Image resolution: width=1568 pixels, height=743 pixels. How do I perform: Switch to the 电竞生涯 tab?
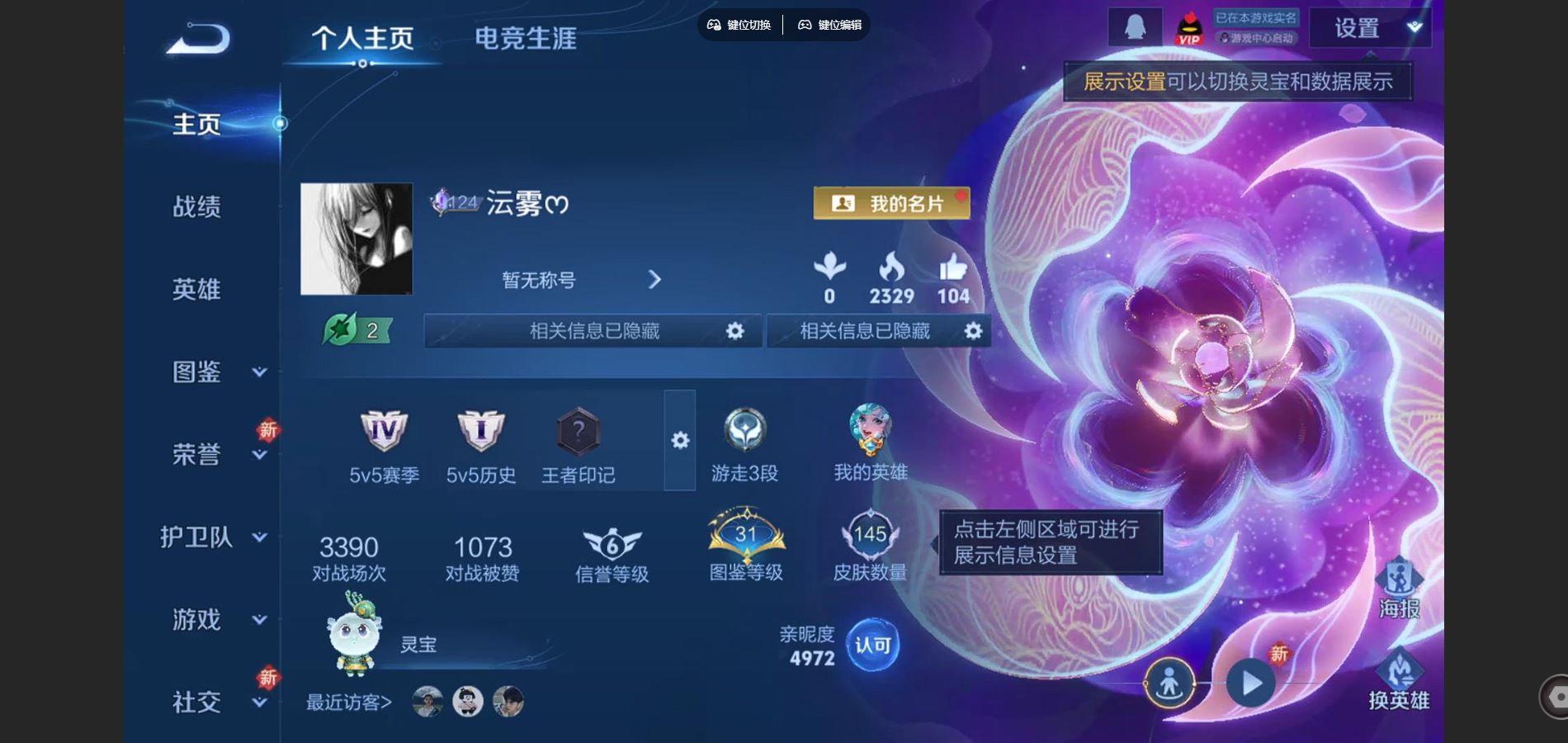[526, 37]
